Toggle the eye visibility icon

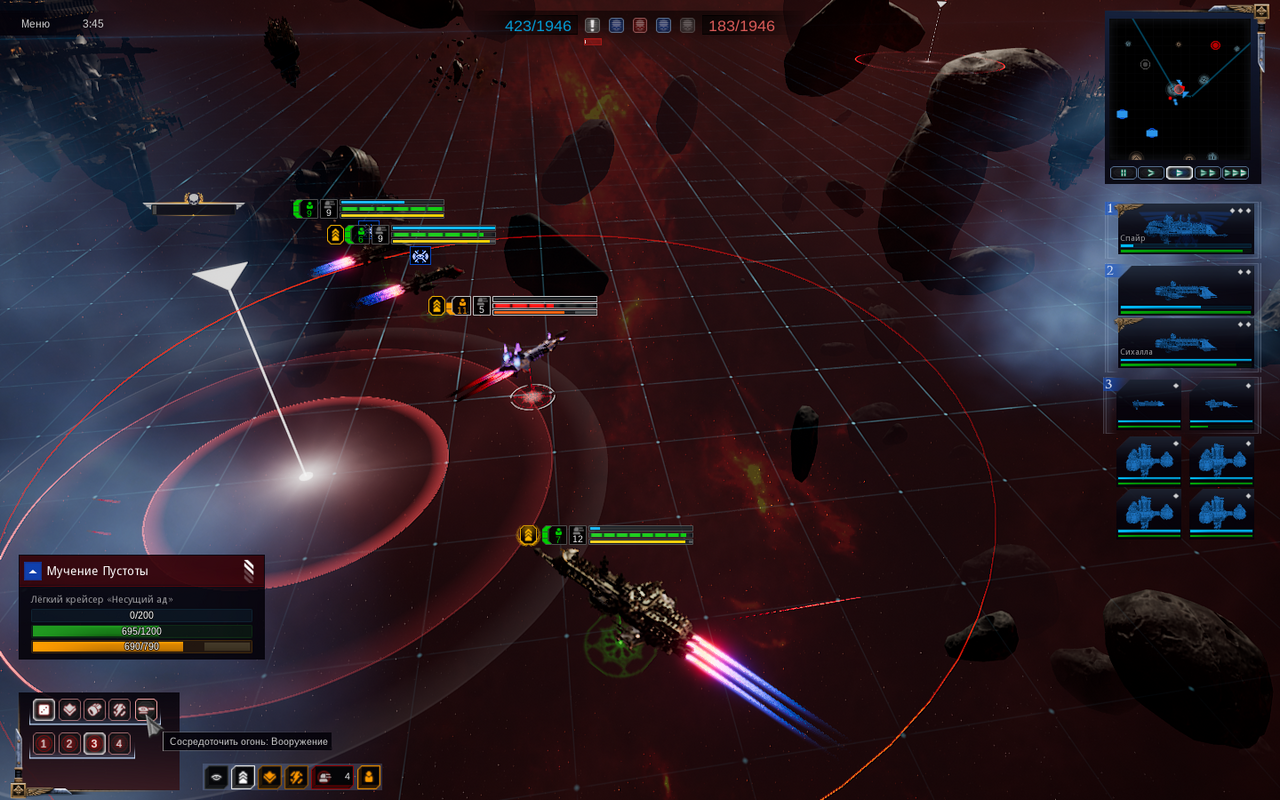point(216,777)
